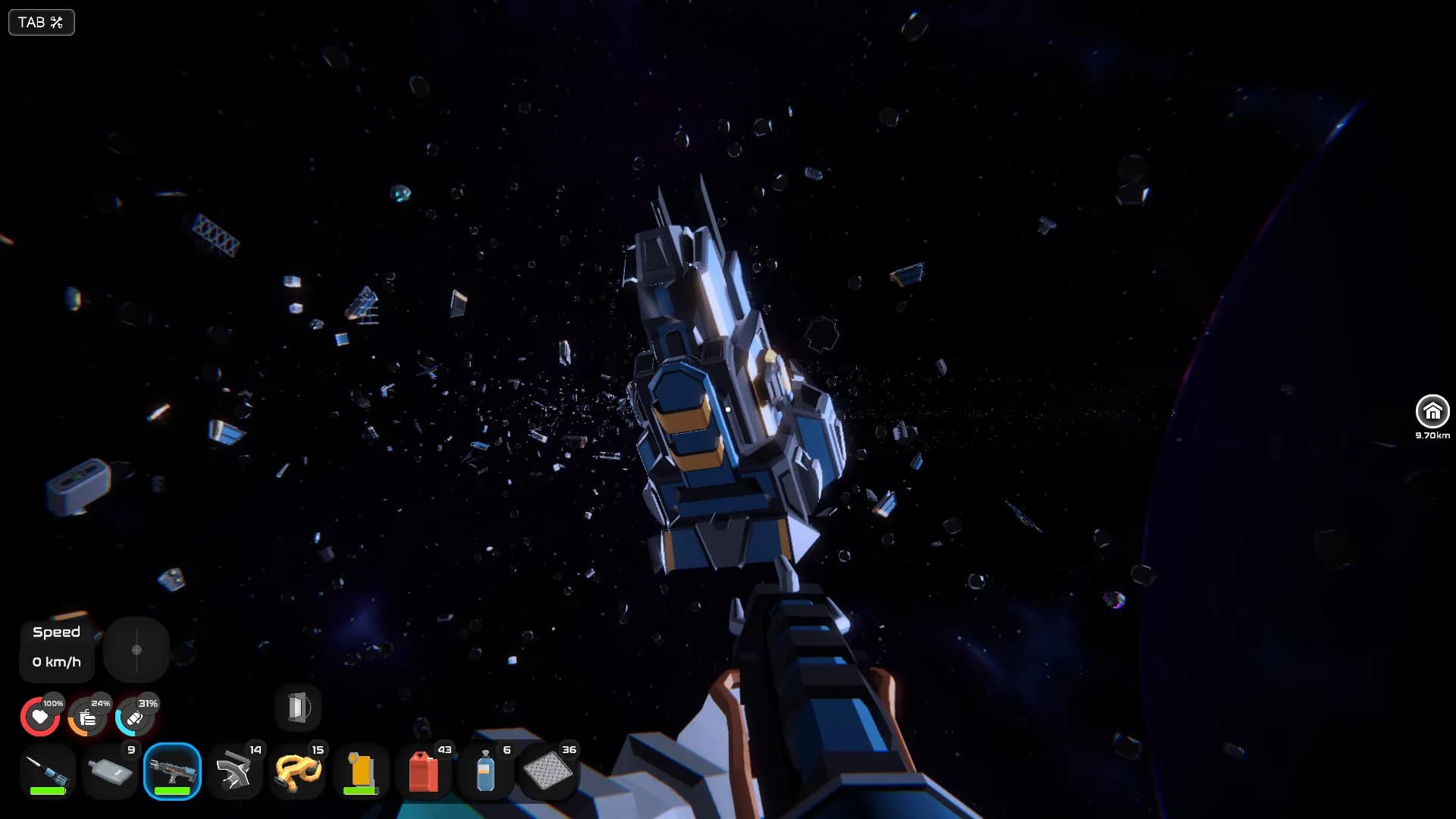
Task: Select the yellow coiled hose slot
Action: (297, 772)
